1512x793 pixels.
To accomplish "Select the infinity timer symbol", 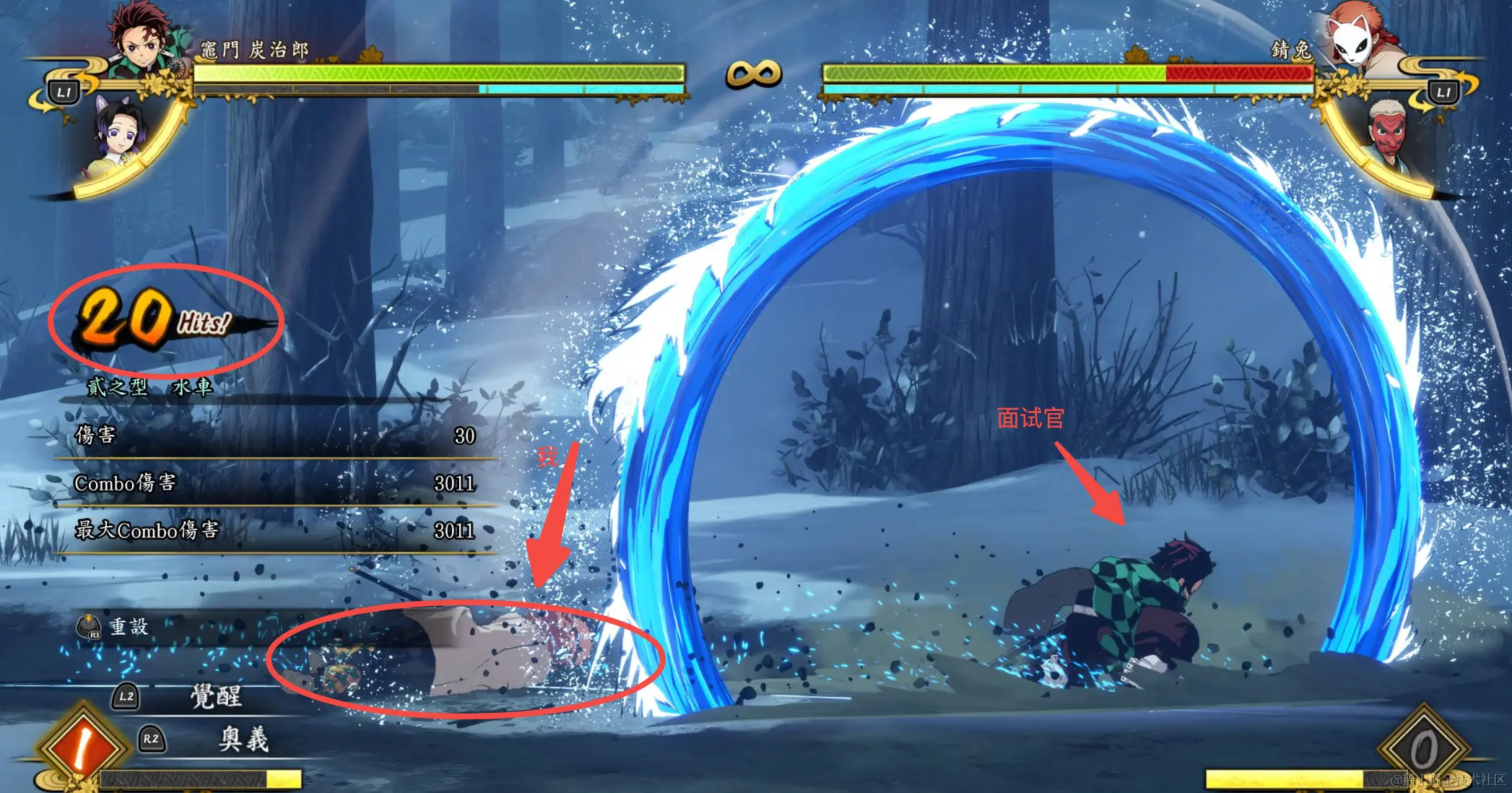I will tap(753, 72).
